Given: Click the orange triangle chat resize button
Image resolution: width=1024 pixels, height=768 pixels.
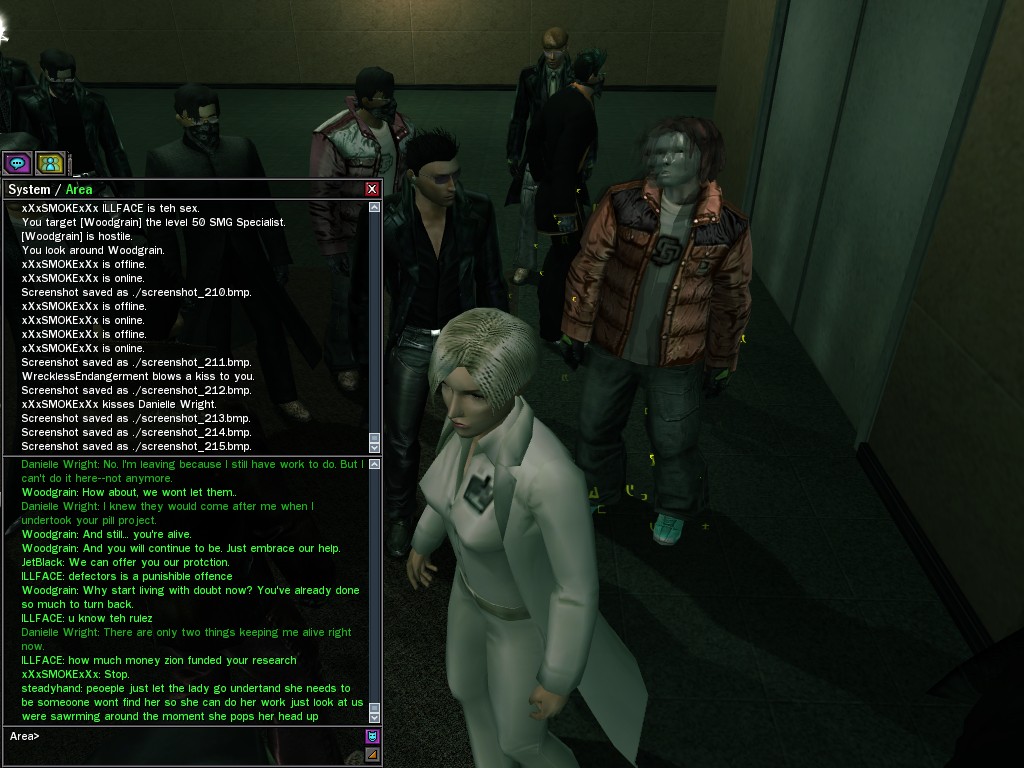Looking at the screenshot, I should coord(373,754).
